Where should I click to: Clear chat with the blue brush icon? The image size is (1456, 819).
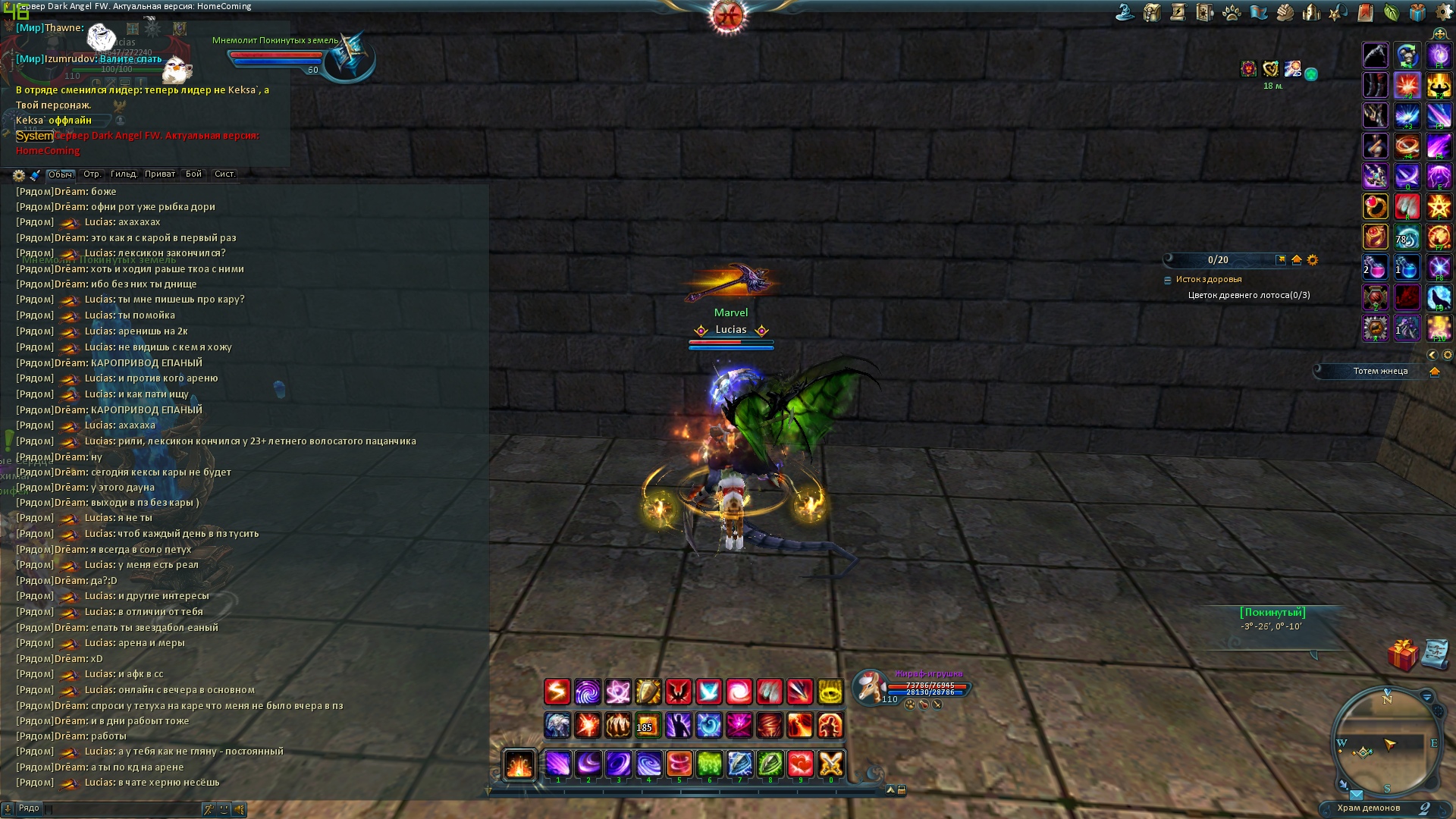coord(35,175)
